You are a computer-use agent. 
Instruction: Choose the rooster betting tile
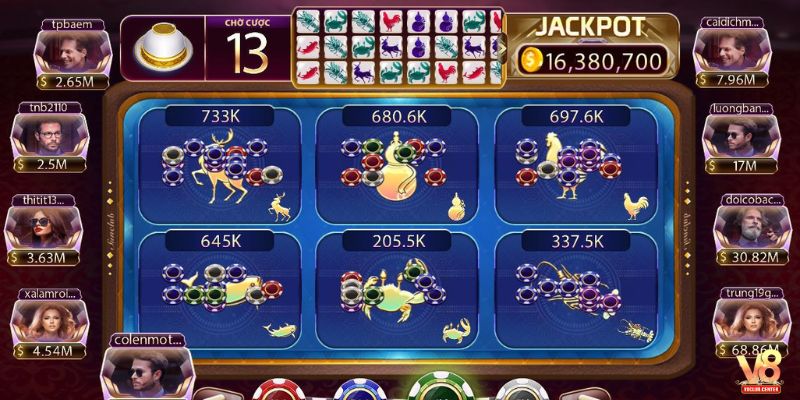coord(575,165)
